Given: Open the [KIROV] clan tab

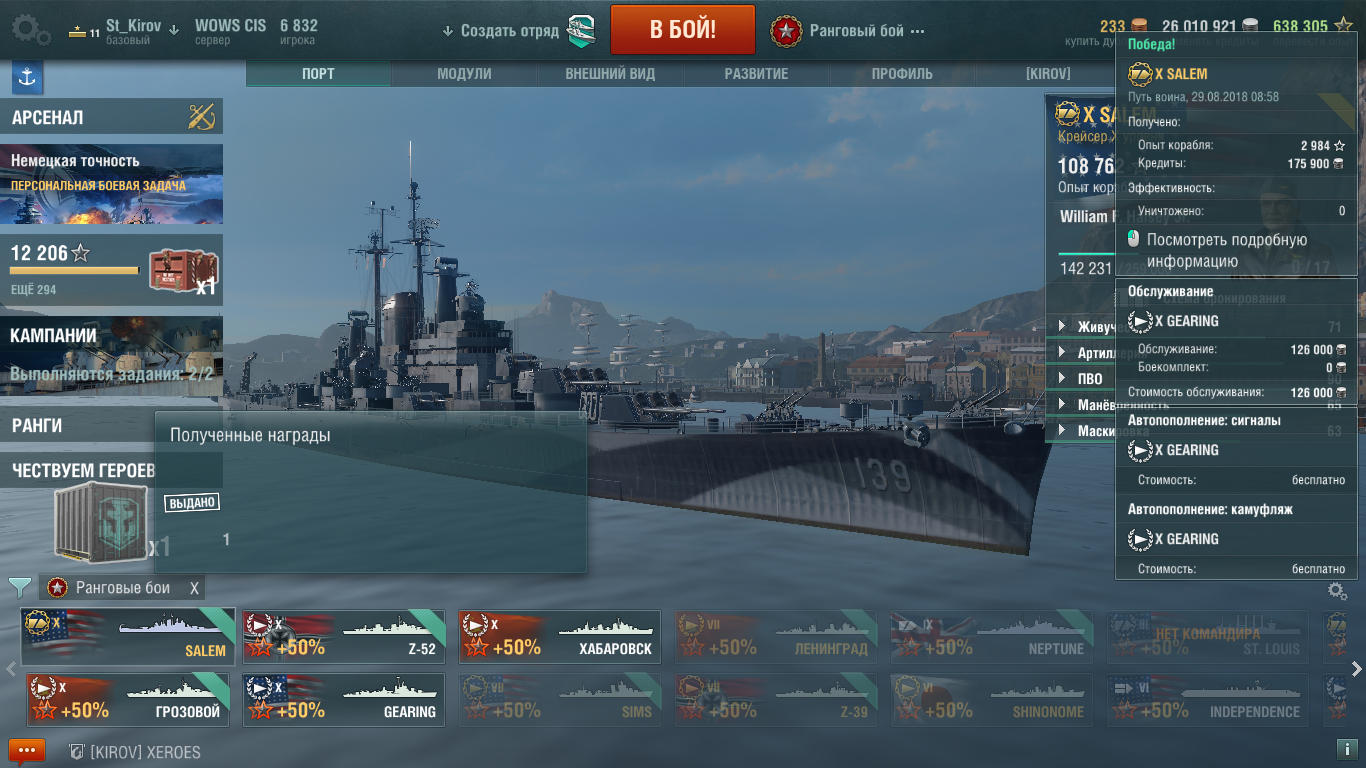Looking at the screenshot, I should click(x=1048, y=74).
